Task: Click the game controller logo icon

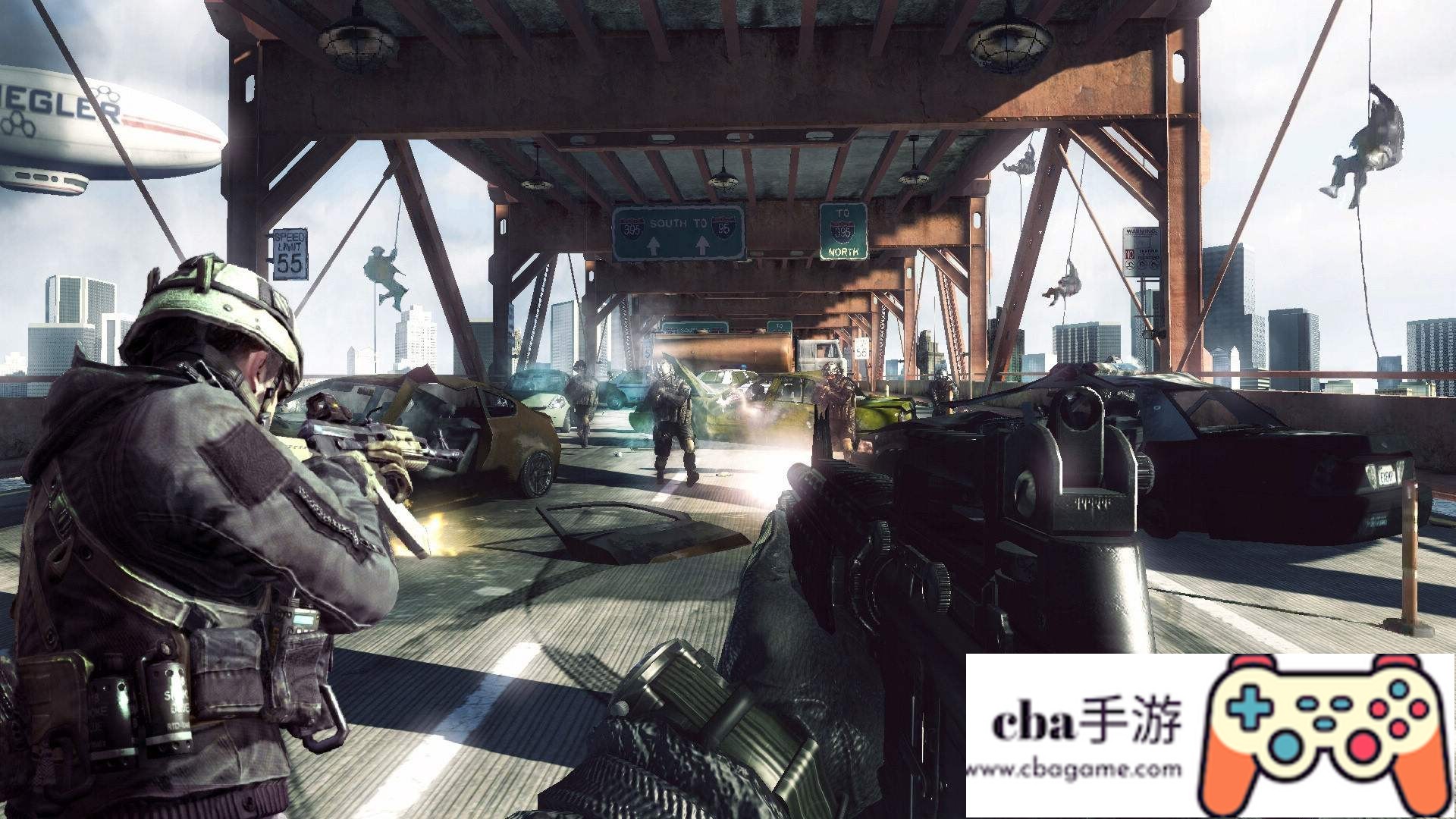Action: click(x=1323, y=733)
